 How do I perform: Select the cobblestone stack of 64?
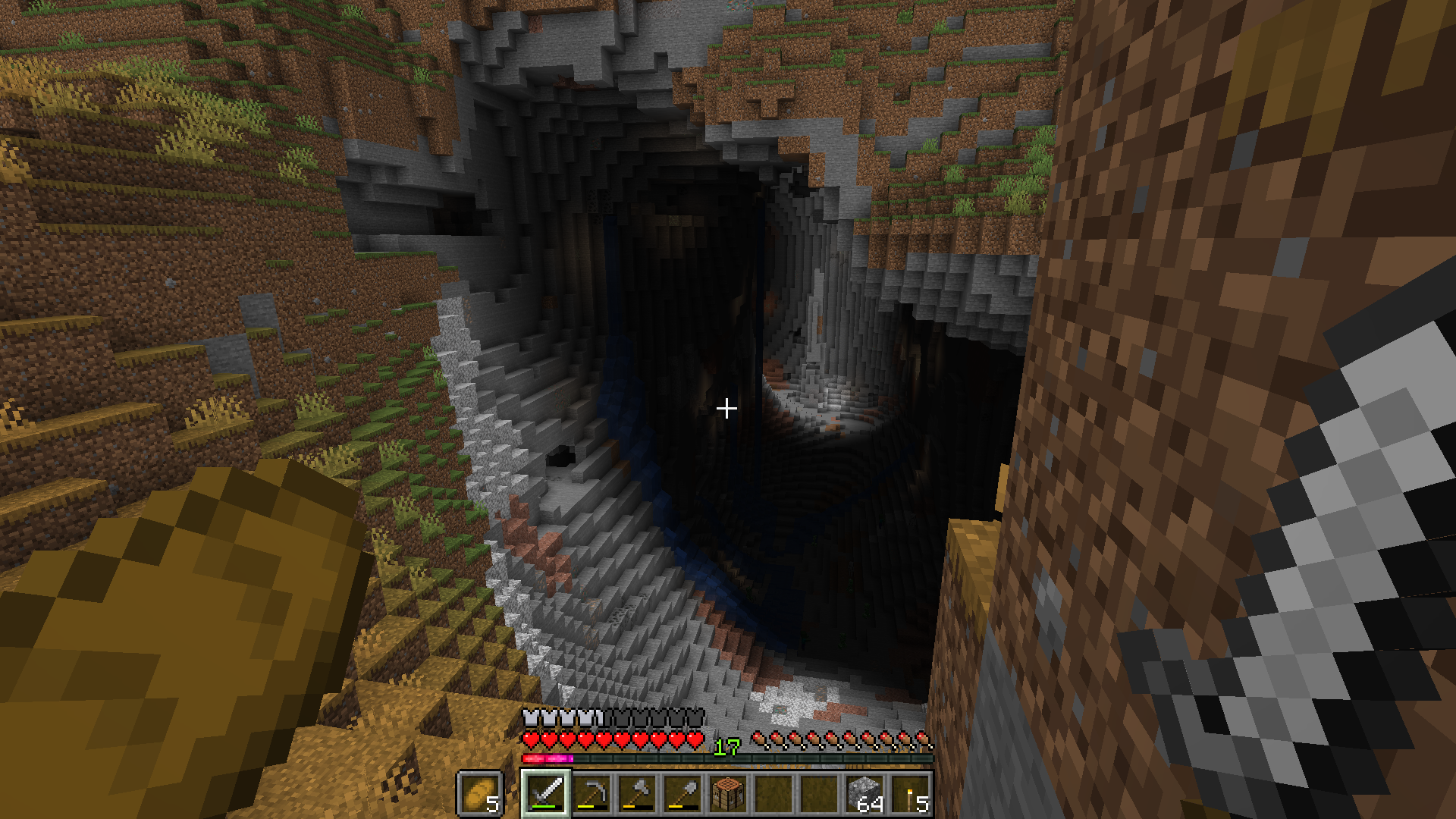[864, 794]
